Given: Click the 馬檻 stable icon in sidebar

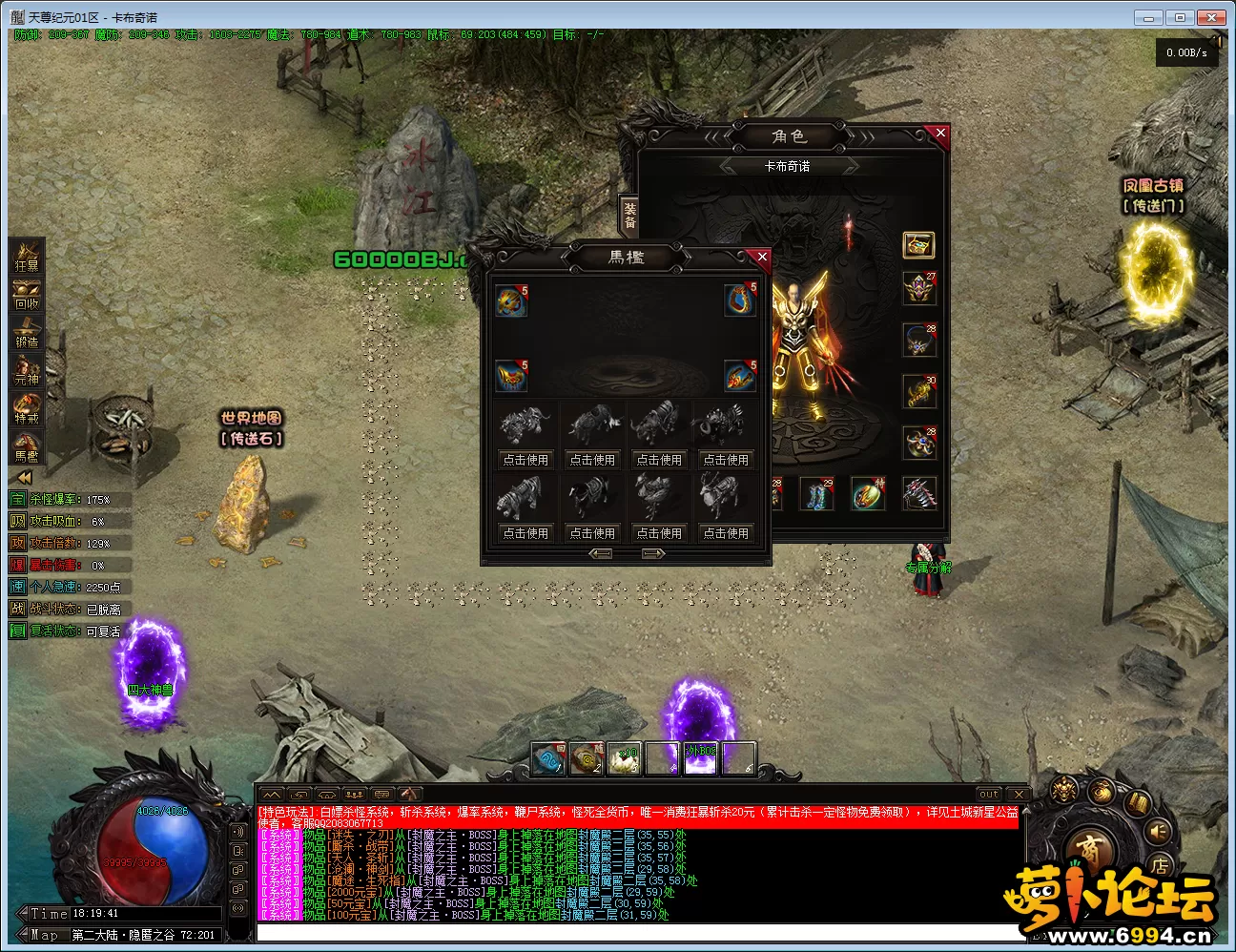Looking at the screenshot, I should [x=27, y=447].
